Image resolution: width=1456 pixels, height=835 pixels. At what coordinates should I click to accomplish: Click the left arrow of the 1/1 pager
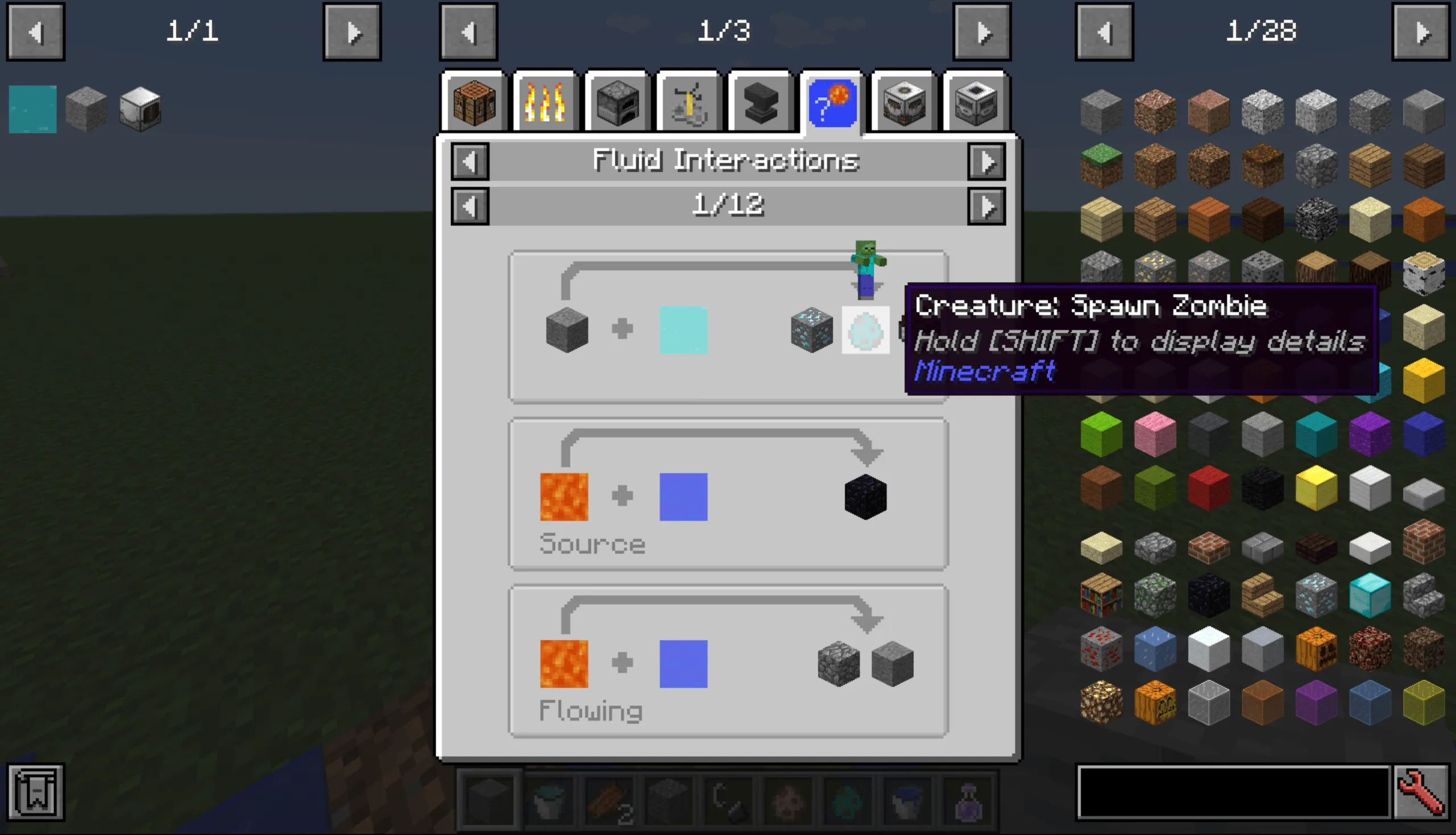(x=36, y=31)
